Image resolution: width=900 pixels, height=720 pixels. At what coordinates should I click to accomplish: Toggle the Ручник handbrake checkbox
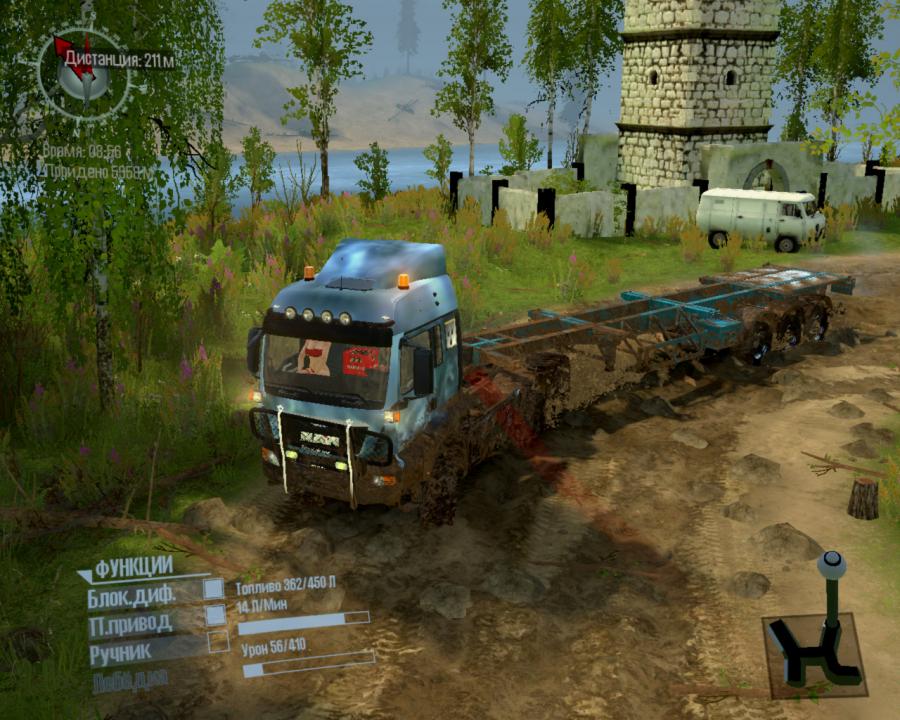click(x=218, y=642)
